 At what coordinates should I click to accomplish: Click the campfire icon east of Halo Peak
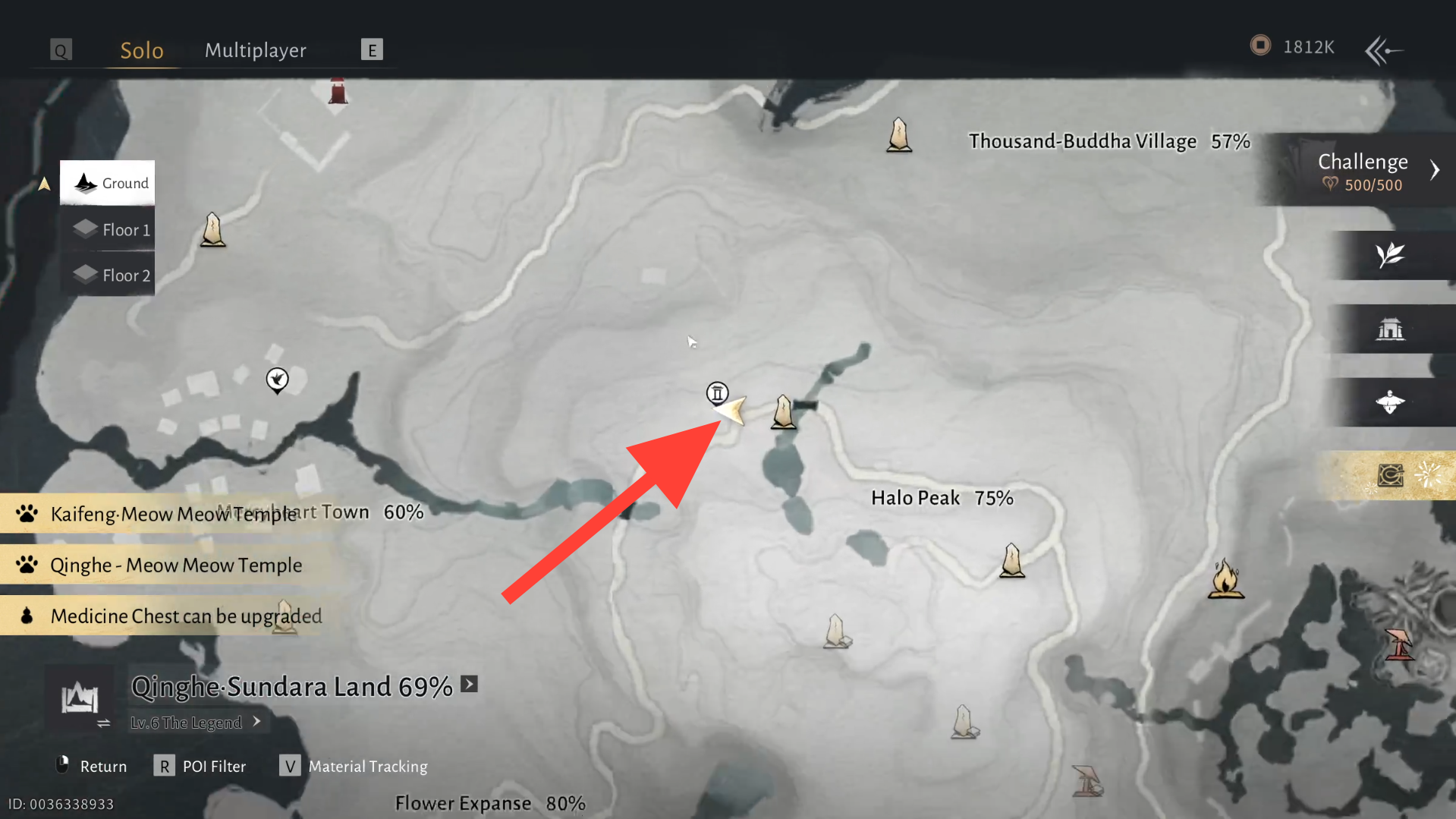coord(1227,578)
